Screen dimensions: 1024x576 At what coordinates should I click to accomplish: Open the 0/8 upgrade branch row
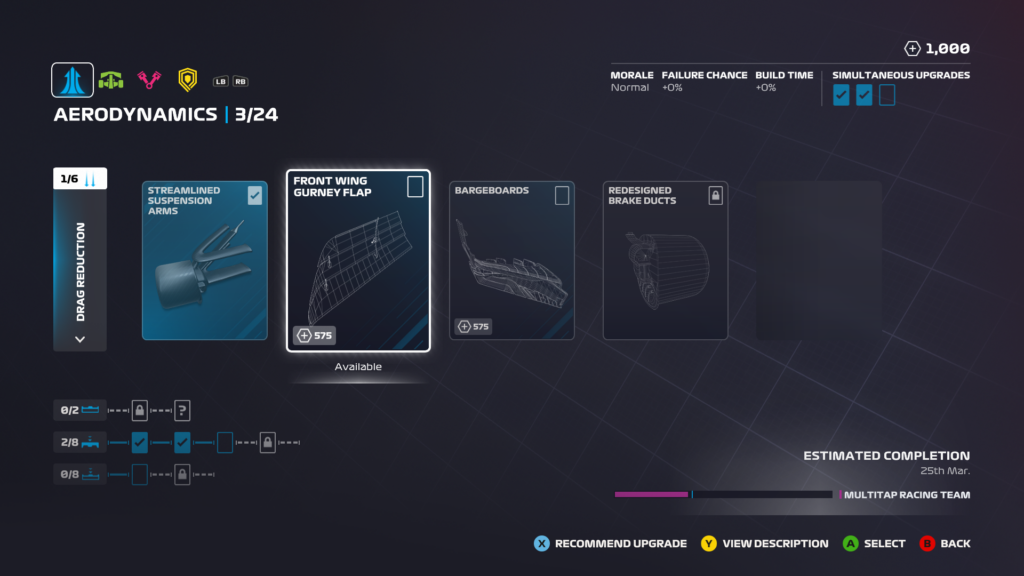click(x=80, y=474)
